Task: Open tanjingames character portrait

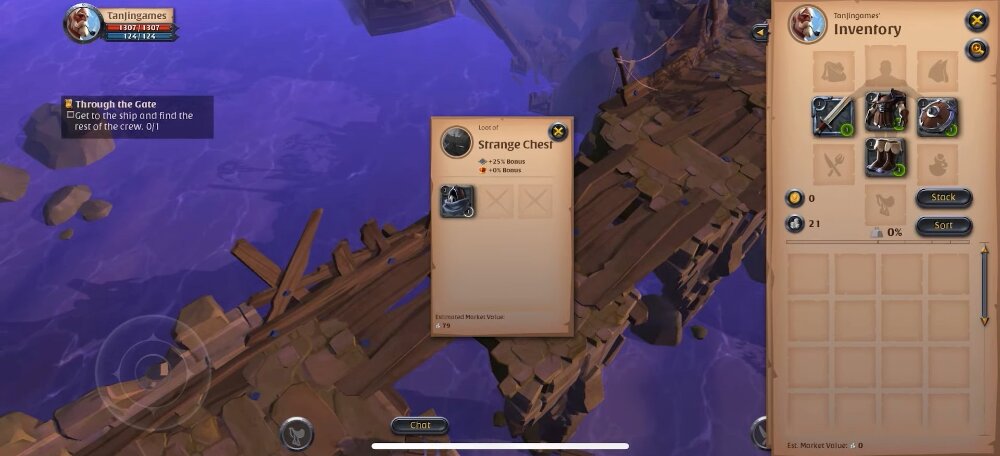Action: [x=84, y=22]
